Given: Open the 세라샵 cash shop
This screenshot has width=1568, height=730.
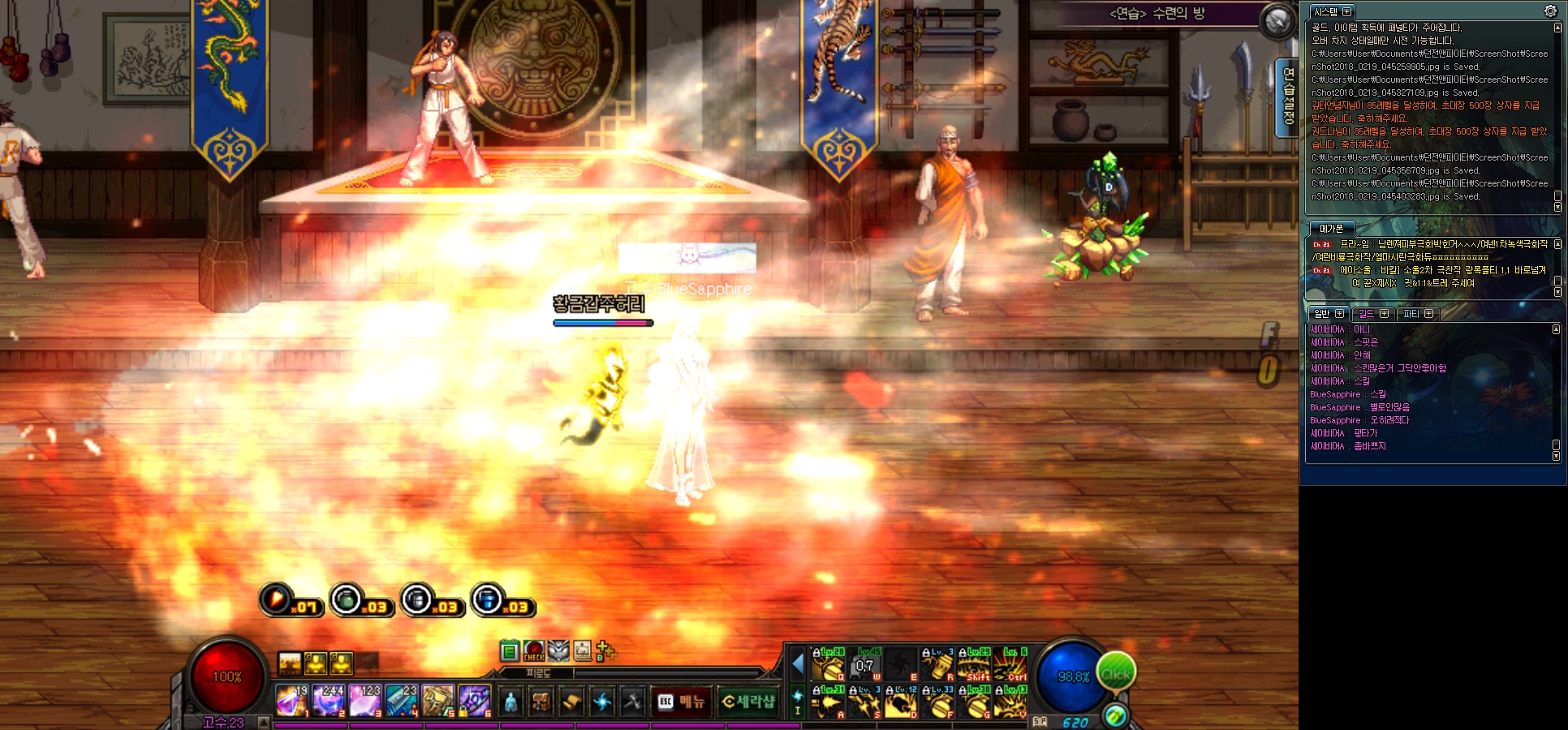Looking at the screenshot, I should pos(748,702).
